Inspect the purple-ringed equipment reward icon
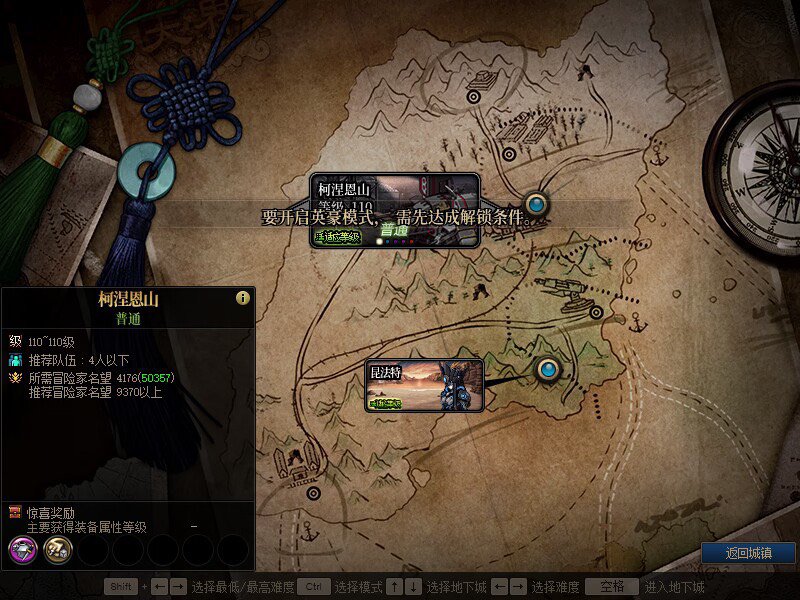Image resolution: width=800 pixels, height=600 pixels. [23, 549]
